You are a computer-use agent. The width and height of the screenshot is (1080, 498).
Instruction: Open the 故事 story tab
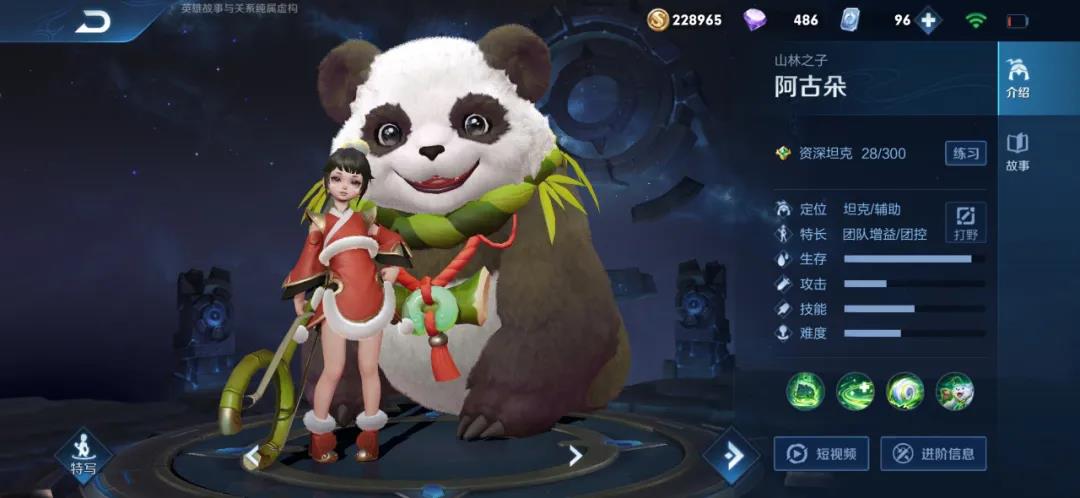point(1017,152)
